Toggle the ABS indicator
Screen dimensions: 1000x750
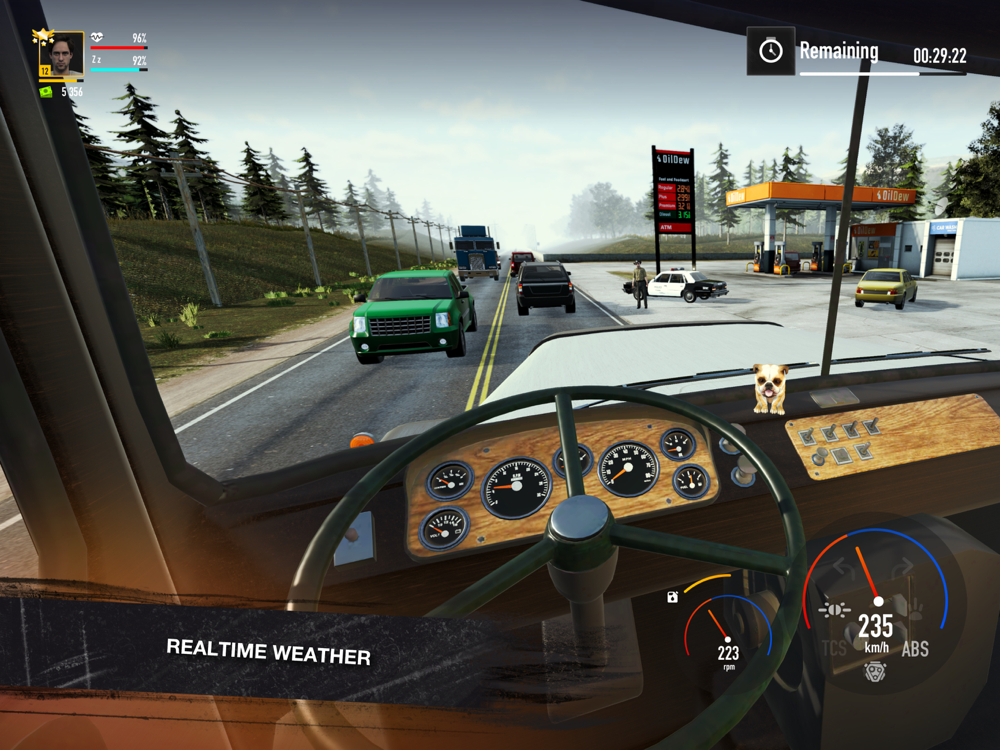915,649
